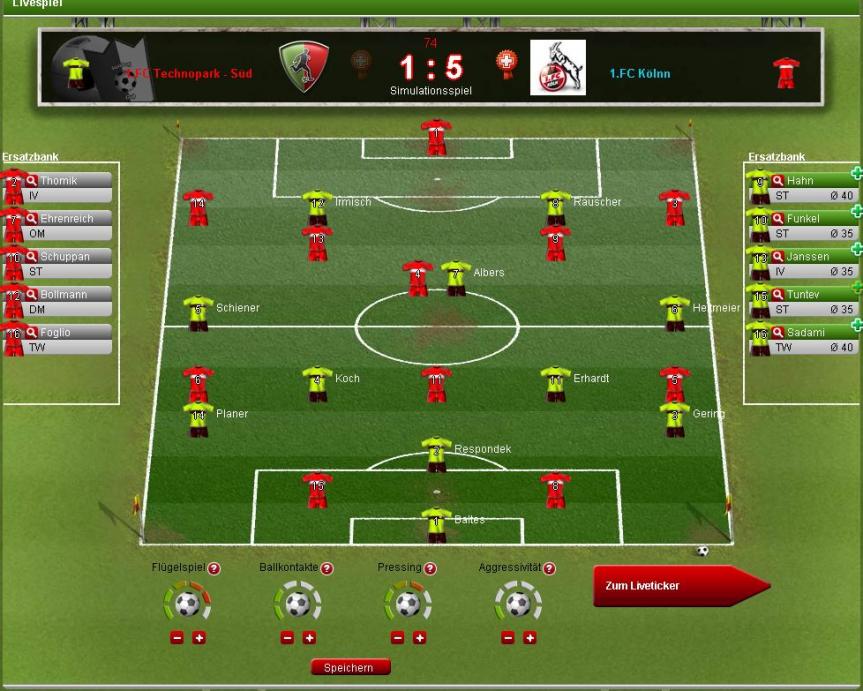The height and width of the screenshot is (691, 863).
Task: Inspect substitute Hahn with the magnifier icon
Action: (777, 181)
